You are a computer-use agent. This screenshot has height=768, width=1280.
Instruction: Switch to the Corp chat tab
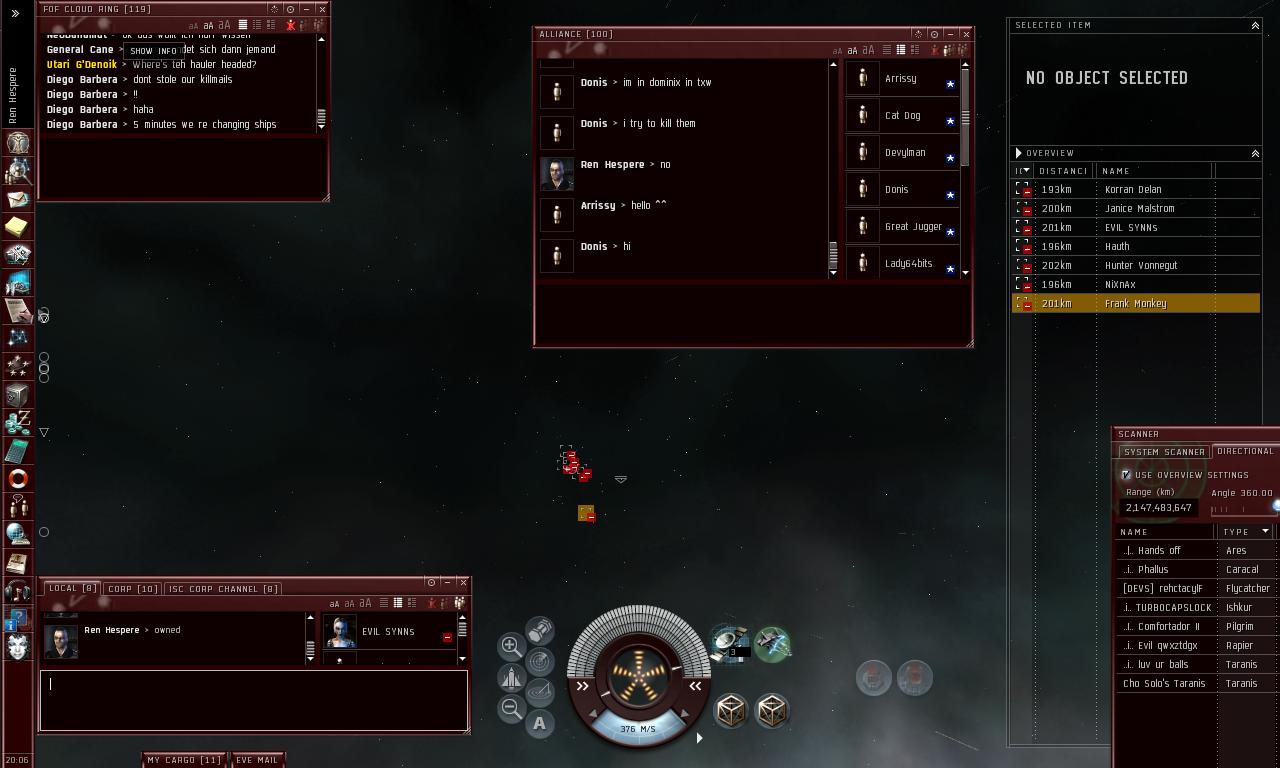point(132,588)
